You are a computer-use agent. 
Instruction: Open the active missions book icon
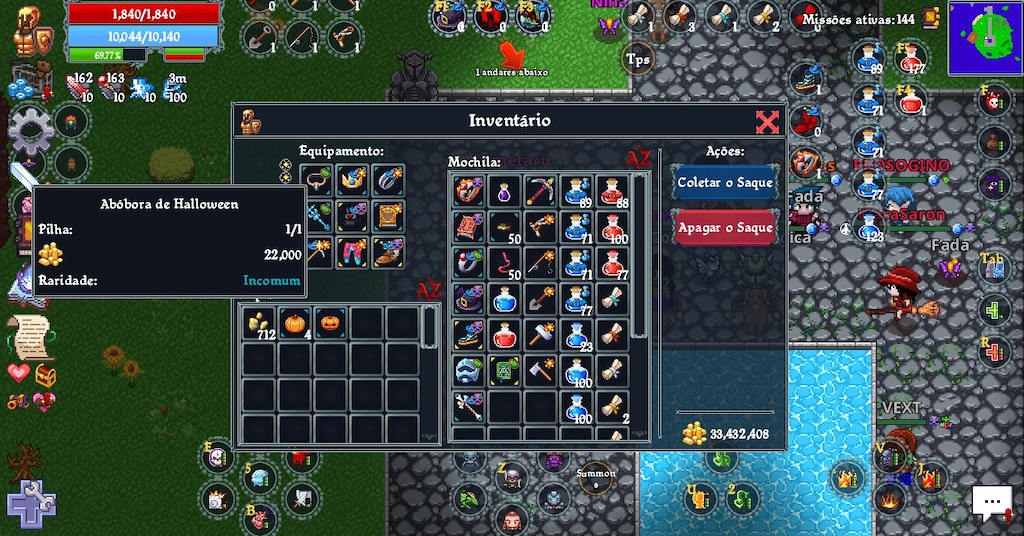pyautogui.click(x=931, y=18)
